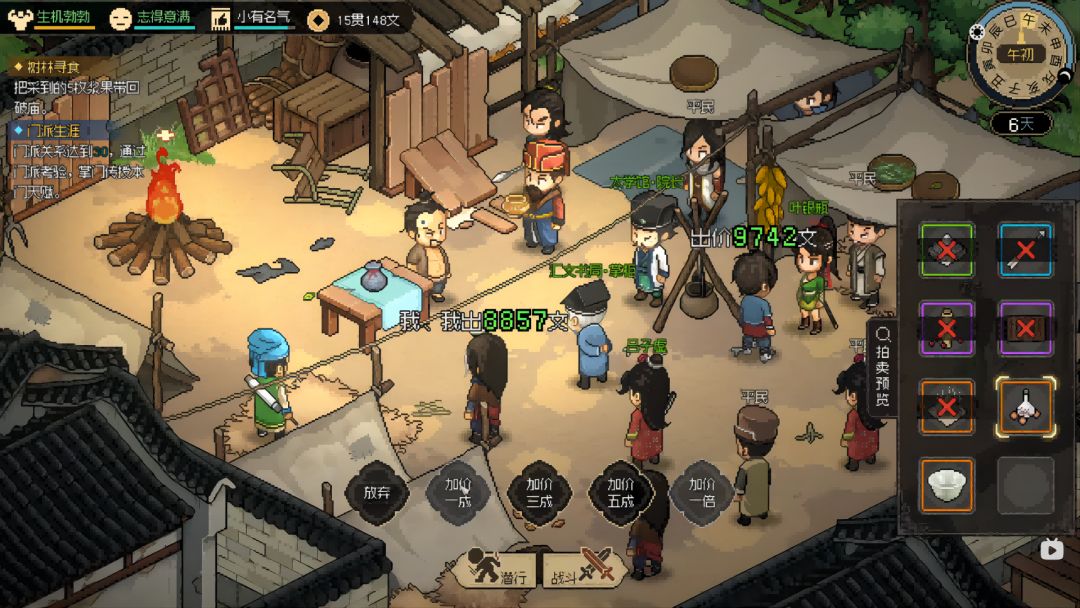Raise the bid by thirty percent (加价三成)
1080x608 pixels.
click(539, 492)
